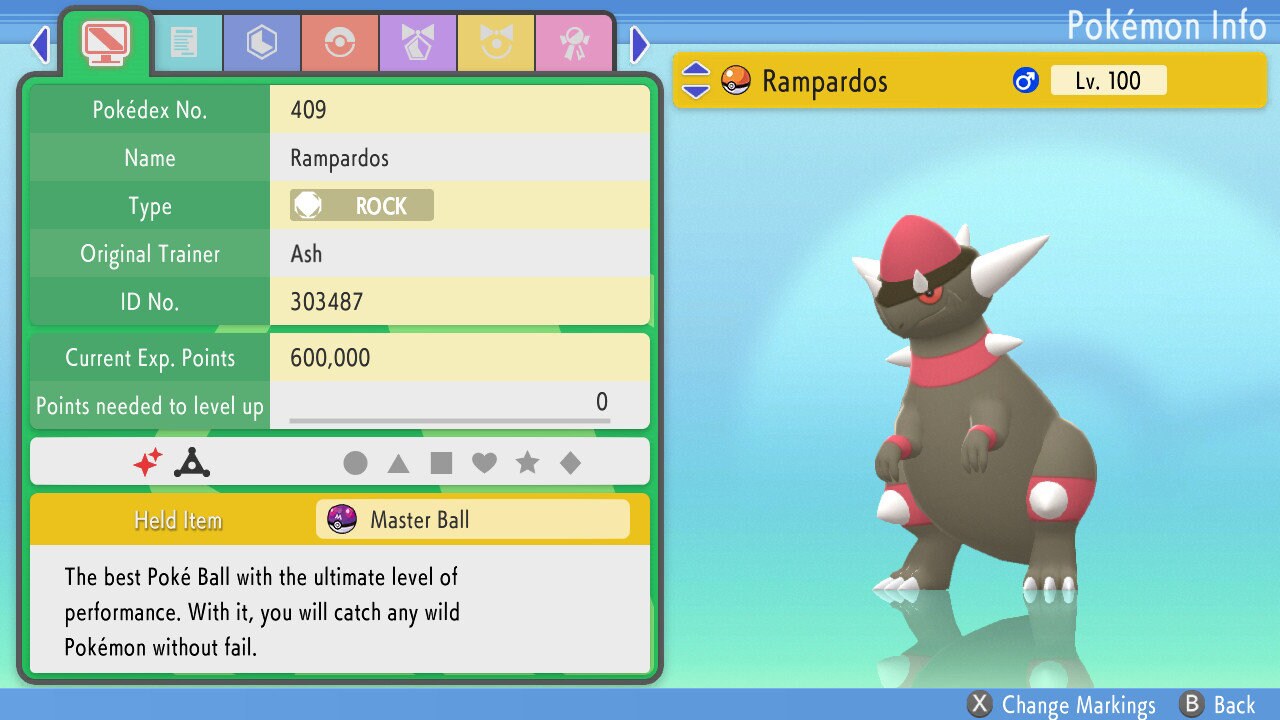This screenshot has height=720, width=1280.
Task: Open the hexagon stats tab
Action: (261, 42)
